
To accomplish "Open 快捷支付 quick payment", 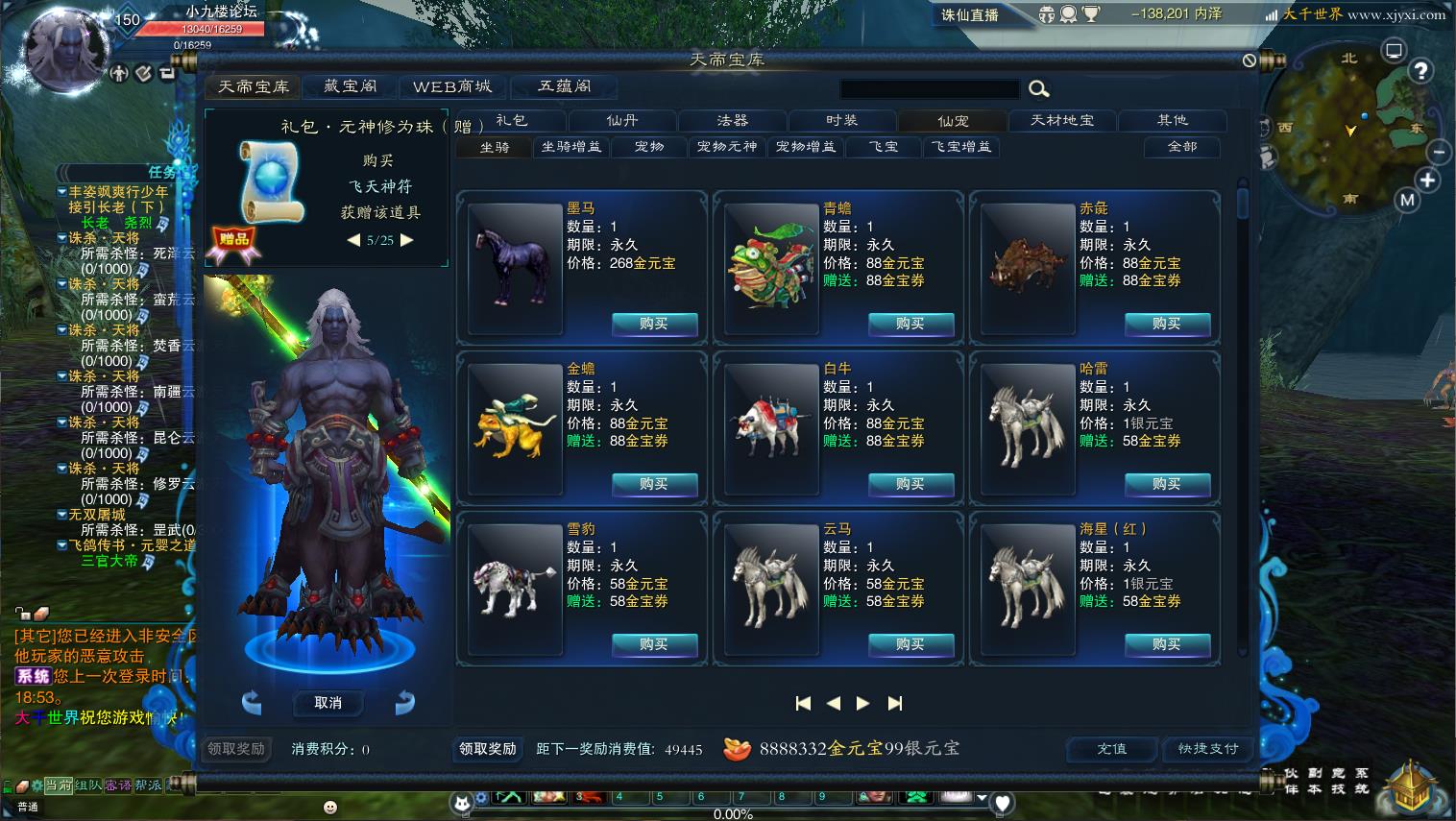I will pyautogui.click(x=1208, y=749).
